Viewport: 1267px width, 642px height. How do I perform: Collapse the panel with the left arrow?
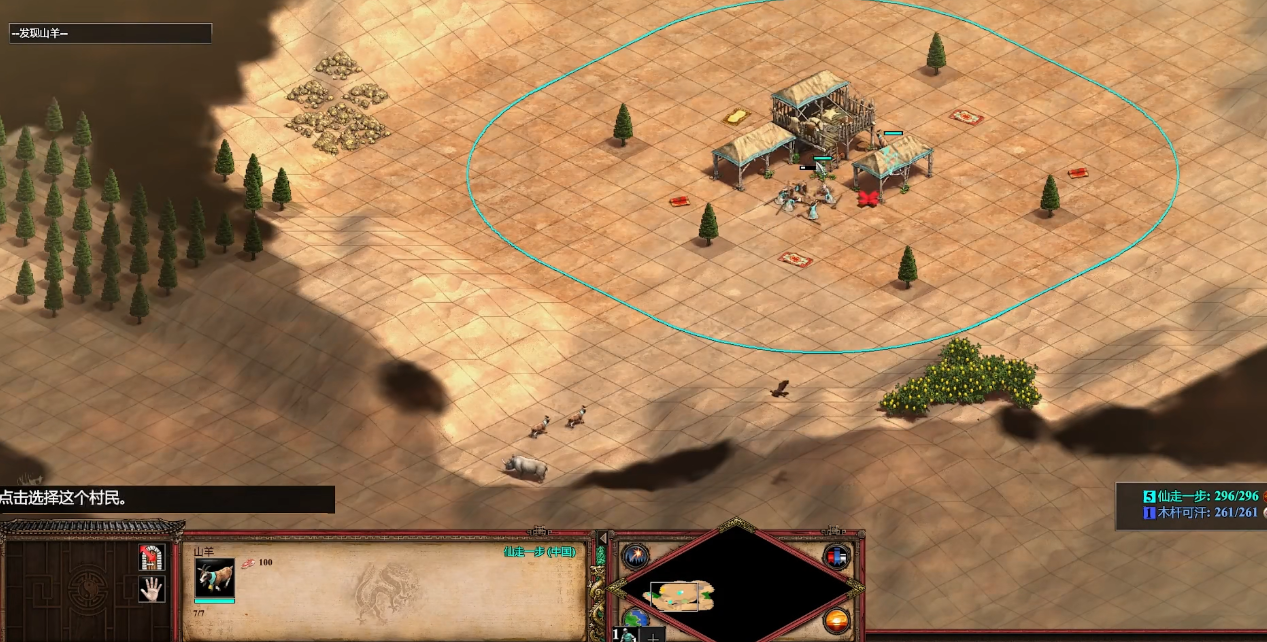pos(601,538)
